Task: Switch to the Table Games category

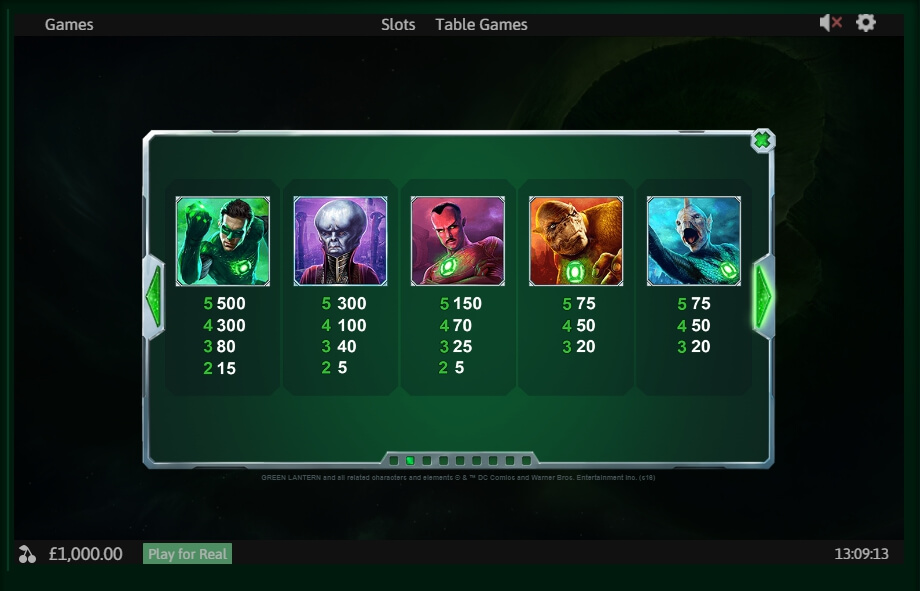Action: 481,24
